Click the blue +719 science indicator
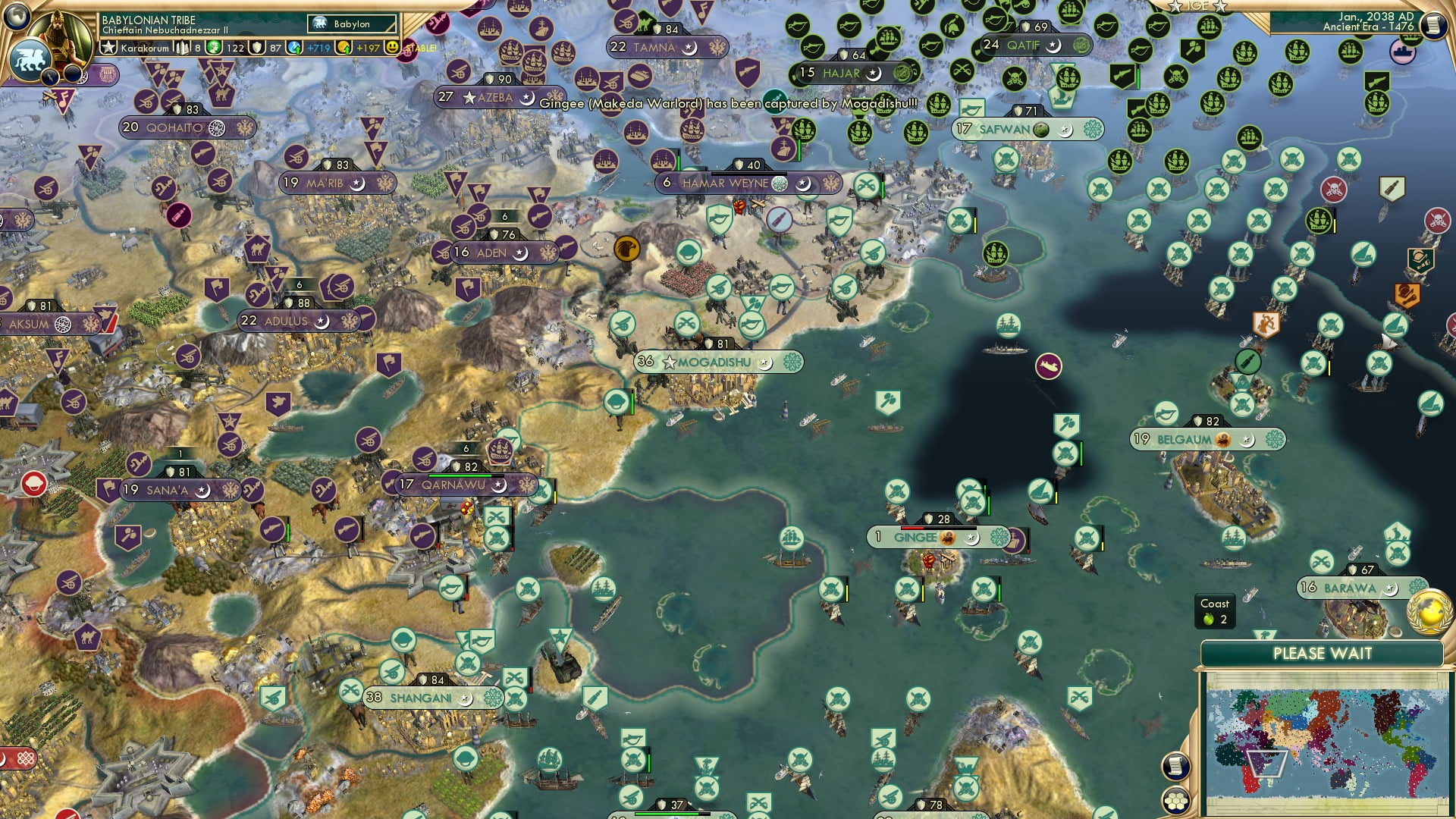This screenshot has width=1456, height=819. pos(318,47)
